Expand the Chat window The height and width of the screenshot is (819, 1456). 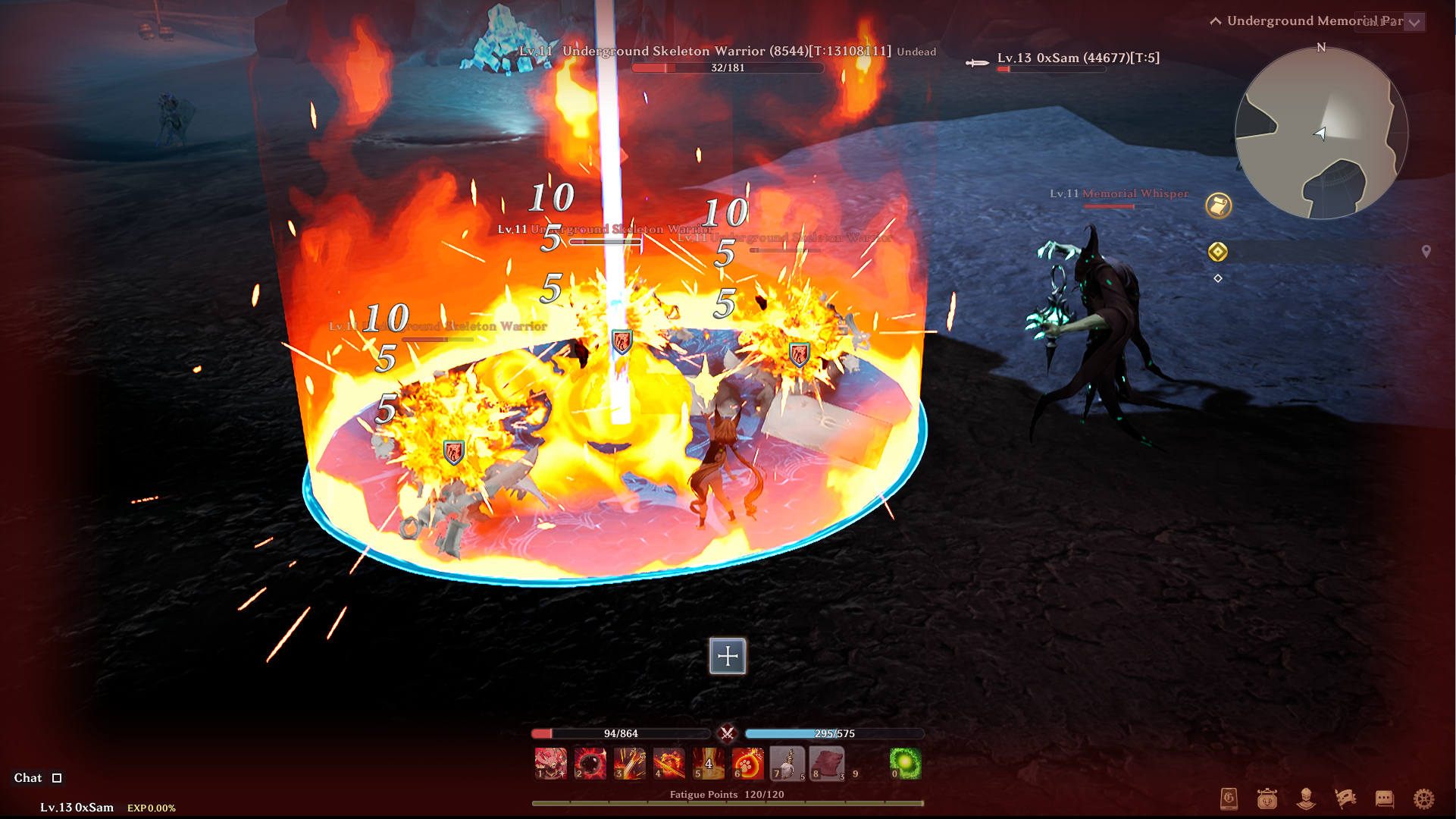(x=57, y=778)
